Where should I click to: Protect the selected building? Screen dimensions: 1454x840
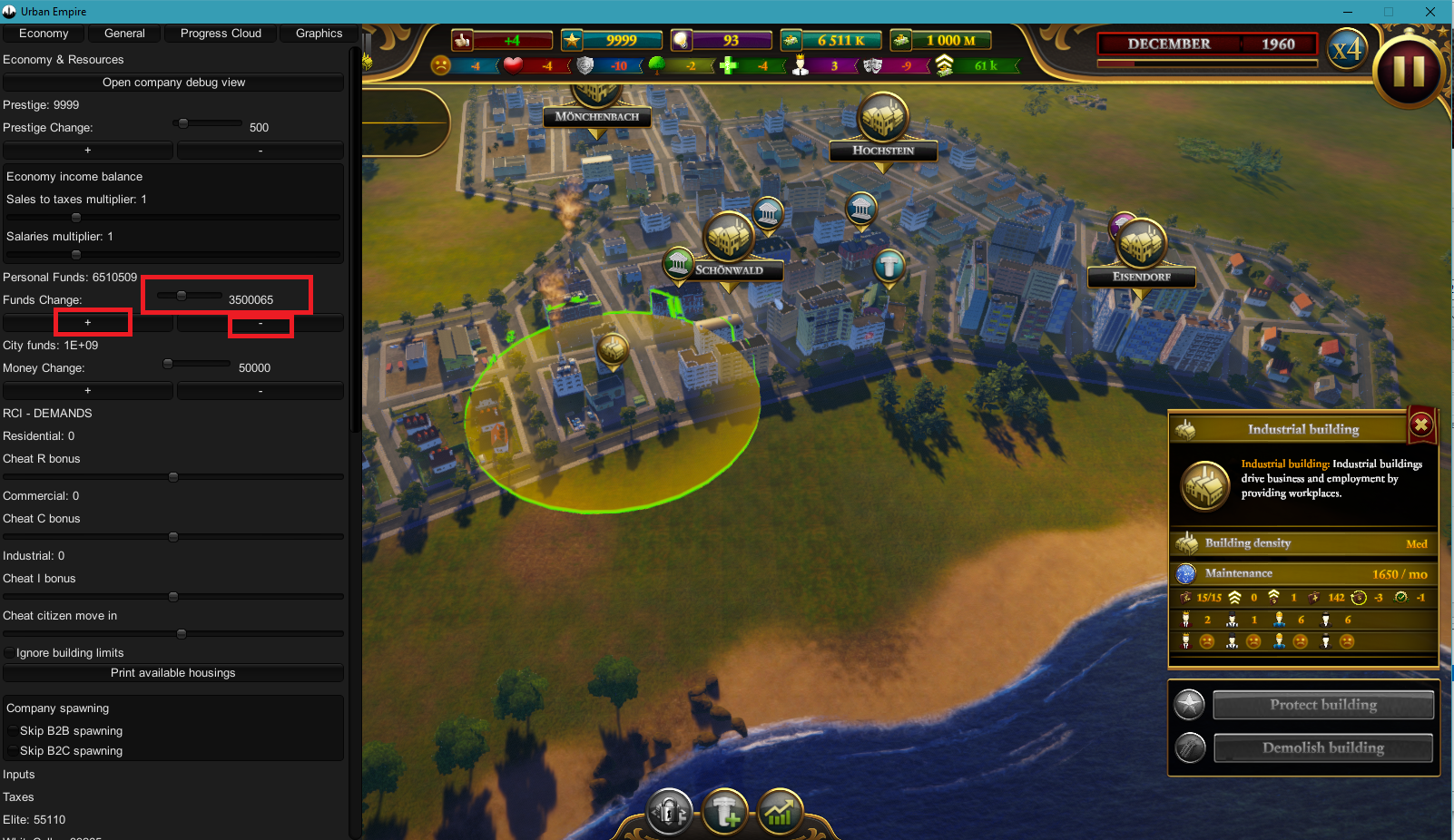[1322, 705]
